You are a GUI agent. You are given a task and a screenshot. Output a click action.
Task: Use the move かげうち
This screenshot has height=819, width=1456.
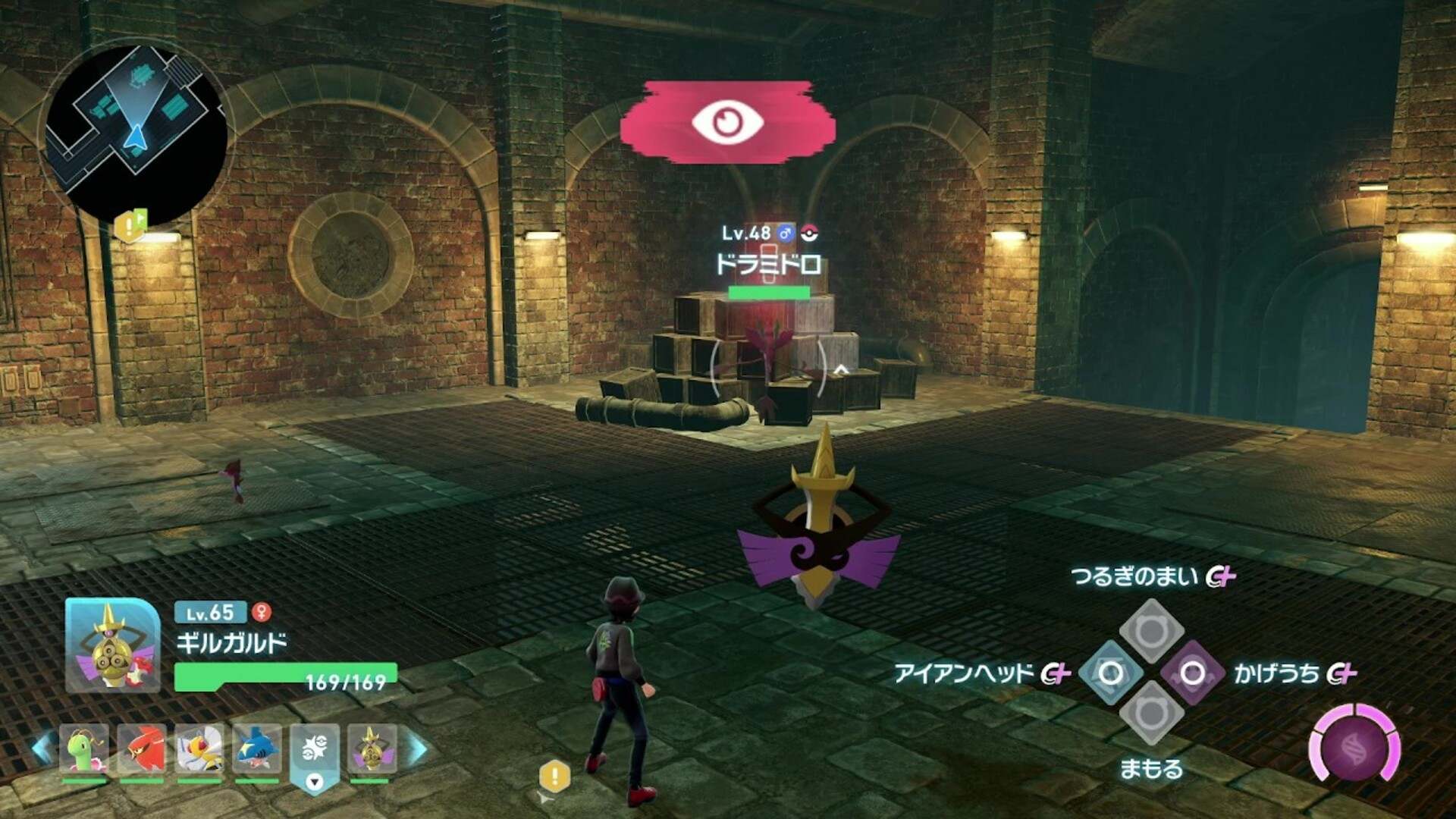coord(1192,673)
